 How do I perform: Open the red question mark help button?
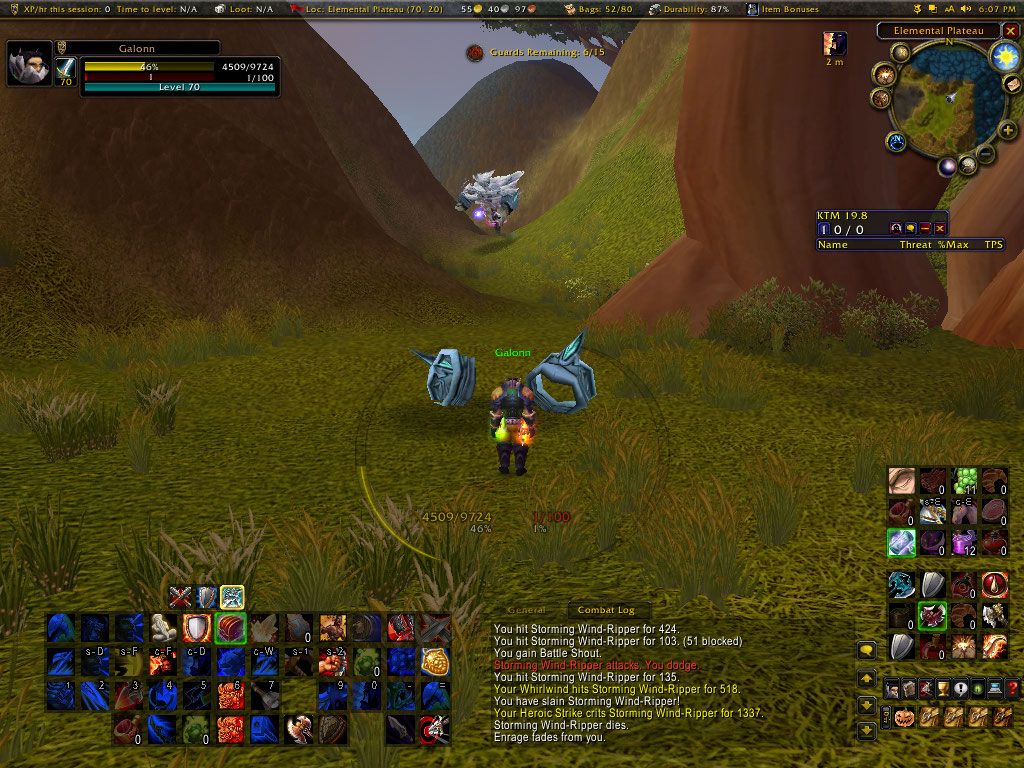pos(1012,688)
